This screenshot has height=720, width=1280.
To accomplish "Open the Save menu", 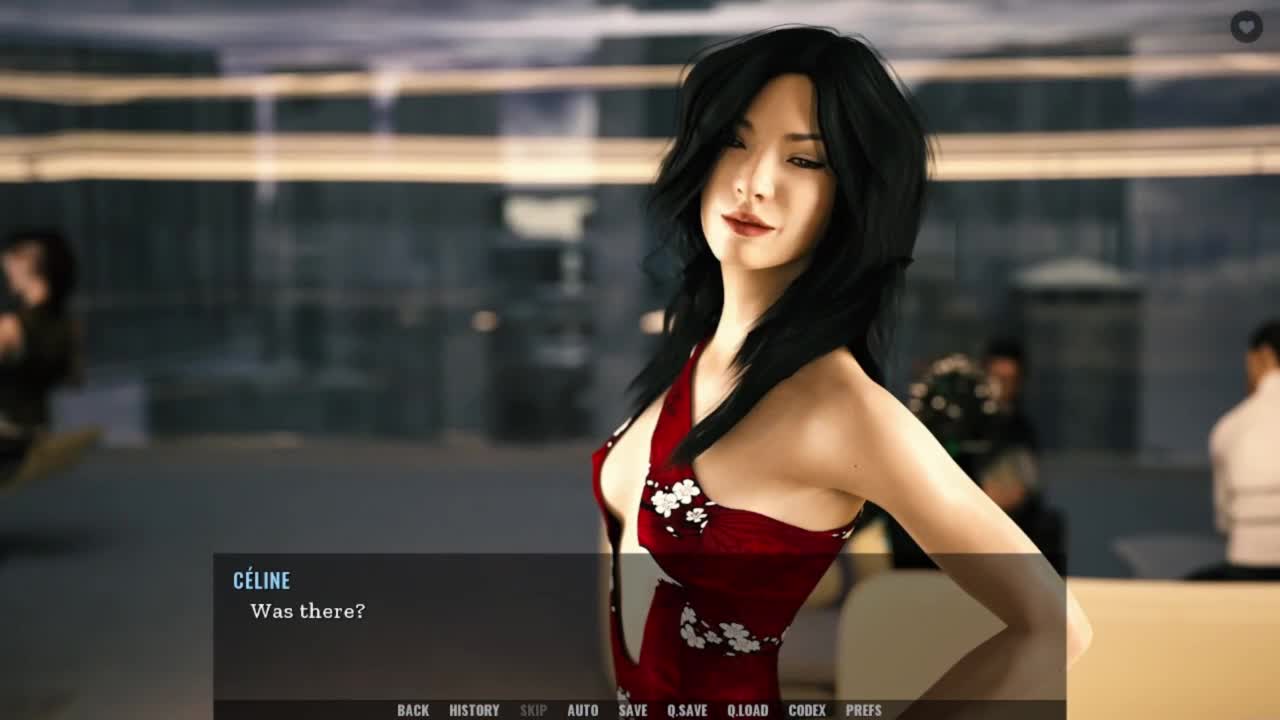I will 632,710.
